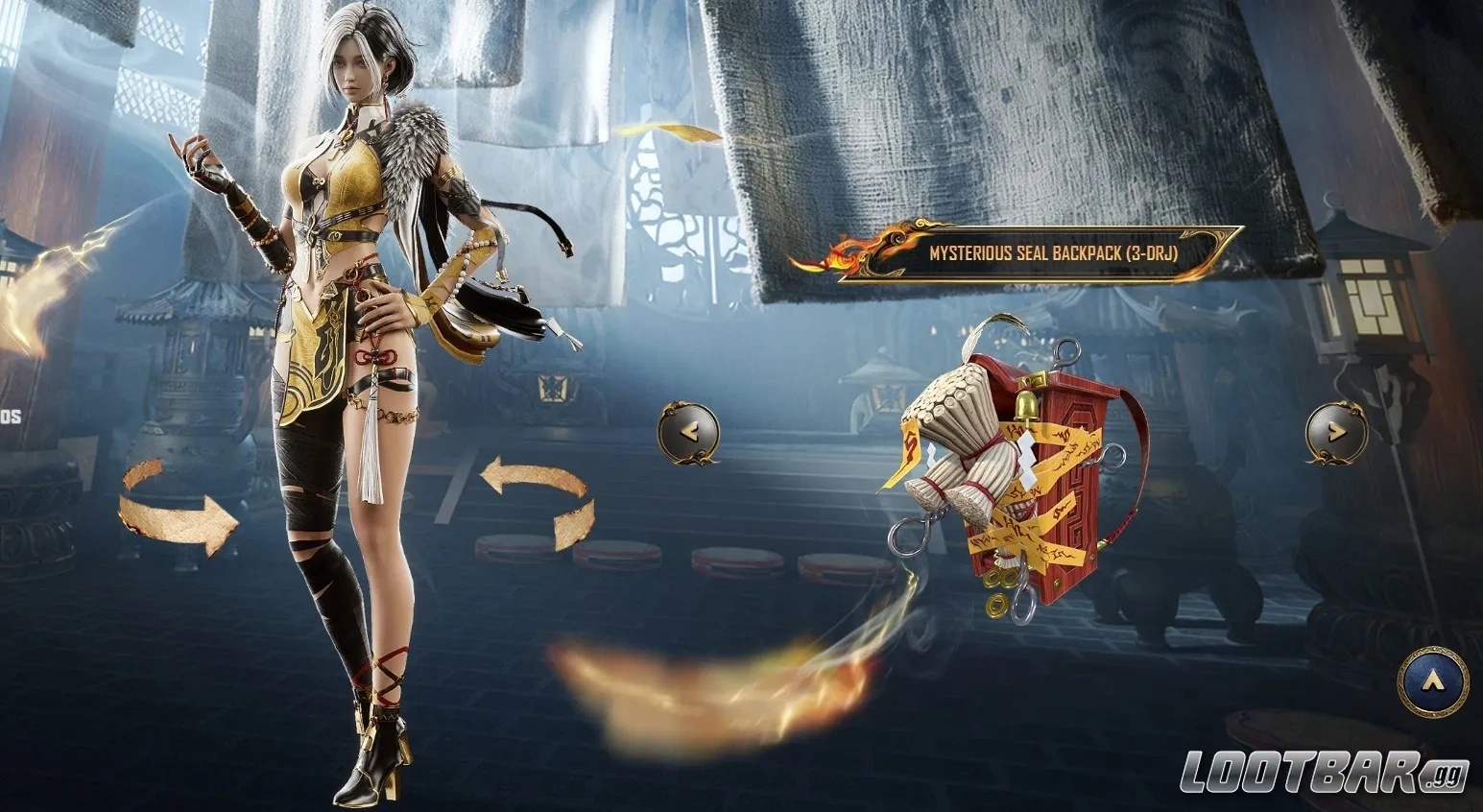The height and width of the screenshot is (812, 1483).
Task: Click the left navigation arrow medallion
Action: click(687, 434)
